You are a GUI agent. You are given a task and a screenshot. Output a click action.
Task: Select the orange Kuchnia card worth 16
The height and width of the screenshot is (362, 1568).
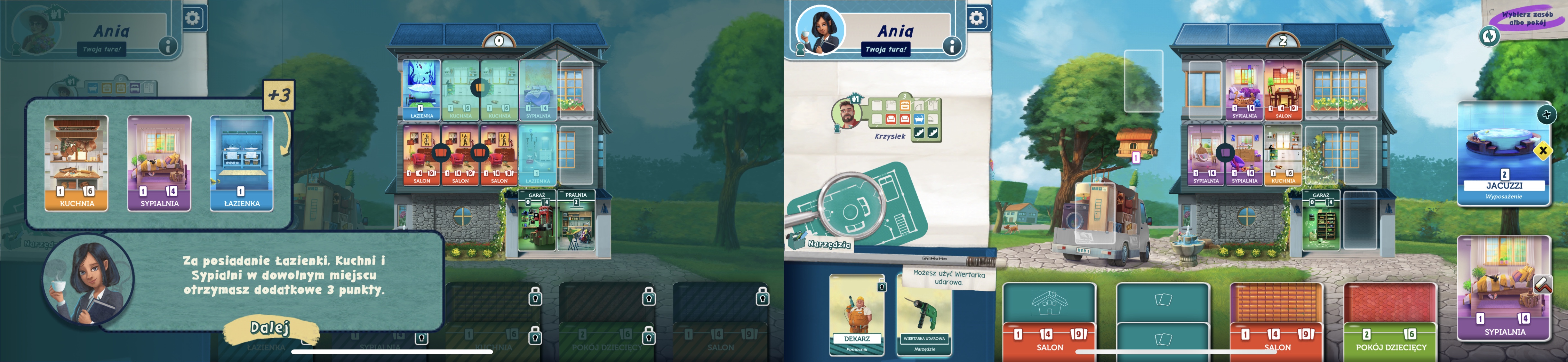[x=77, y=164]
